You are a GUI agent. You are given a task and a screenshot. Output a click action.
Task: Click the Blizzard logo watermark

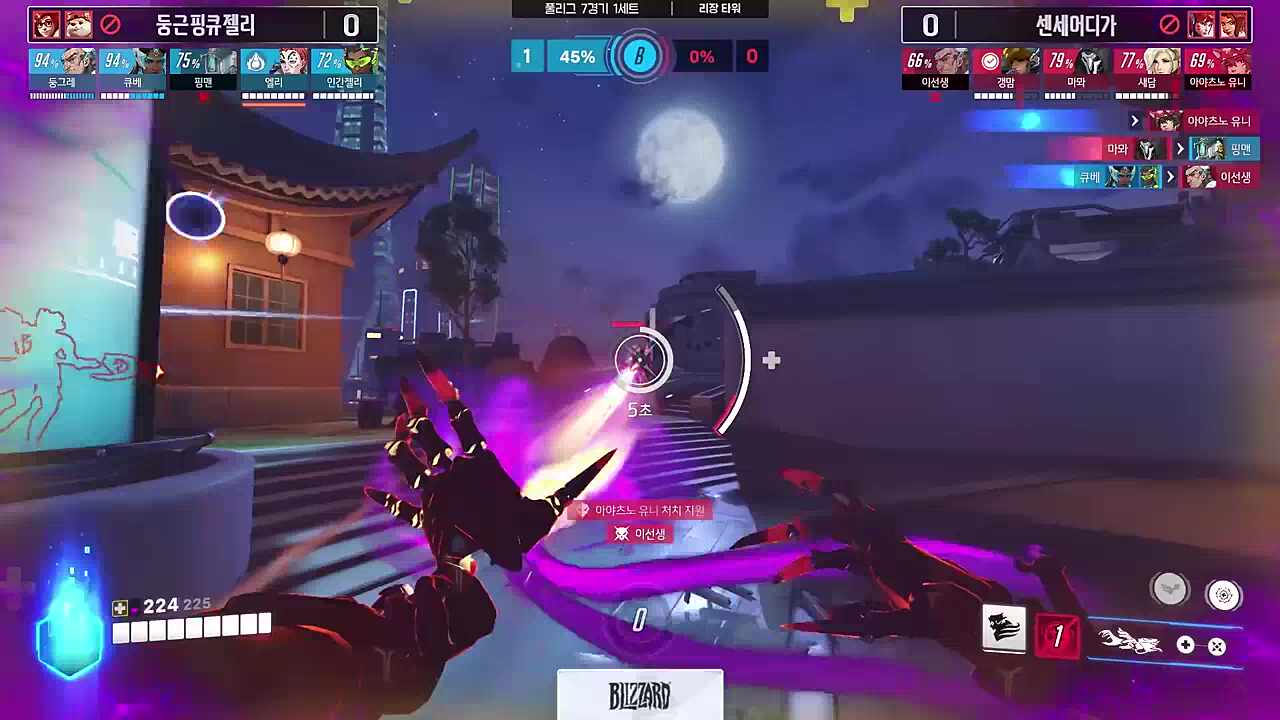click(640, 695)
